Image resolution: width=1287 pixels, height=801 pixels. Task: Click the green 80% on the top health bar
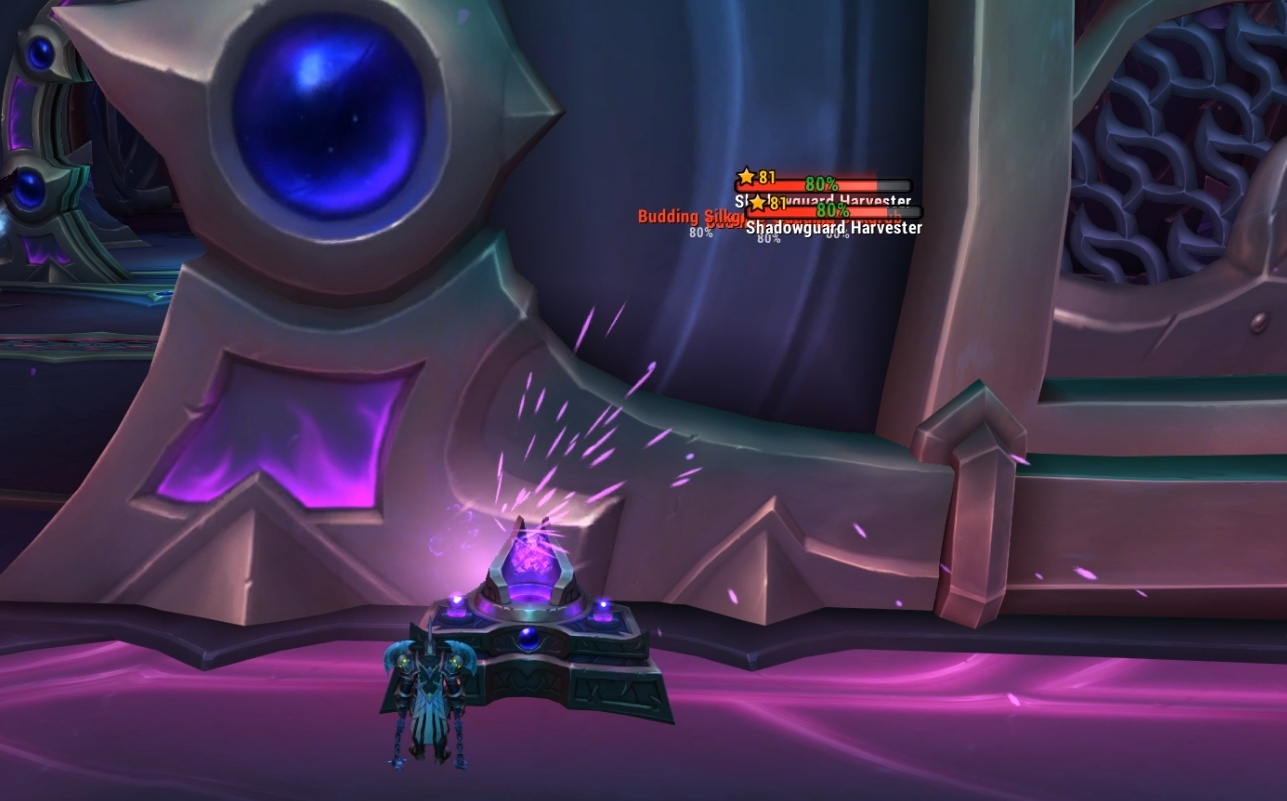click(821, 184)
